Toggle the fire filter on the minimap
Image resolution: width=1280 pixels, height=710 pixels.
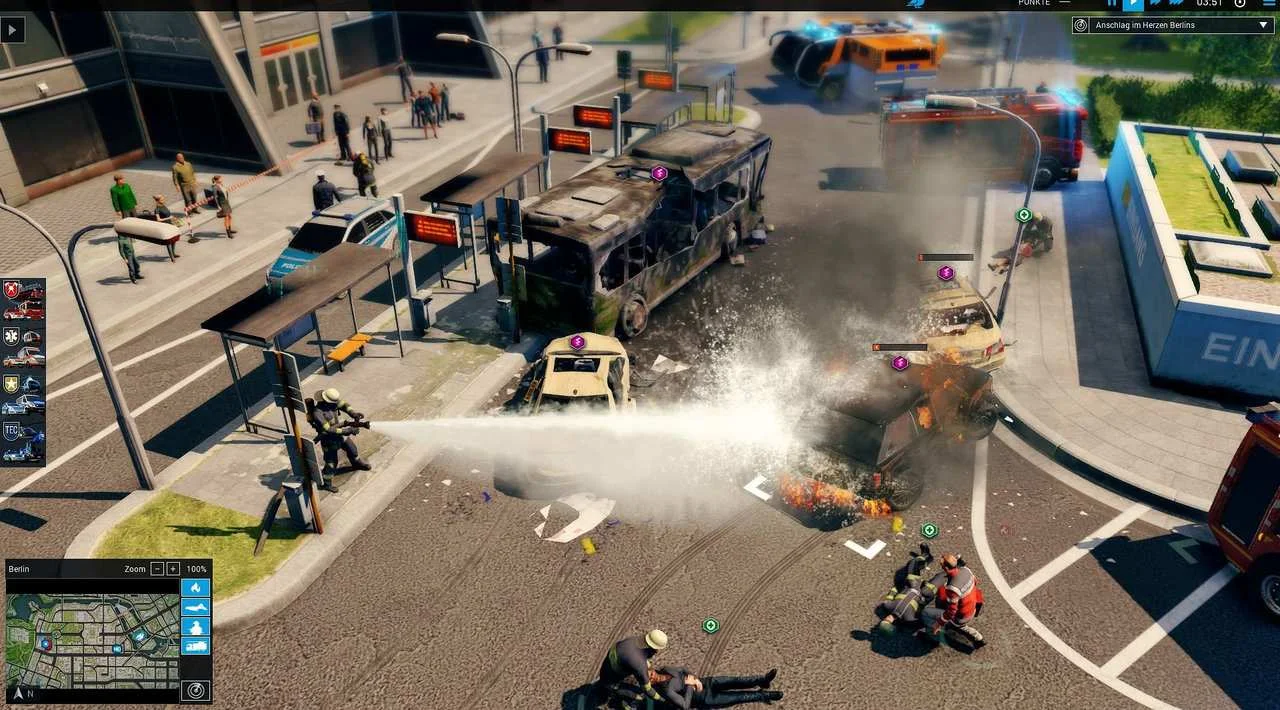click(196, 587)
